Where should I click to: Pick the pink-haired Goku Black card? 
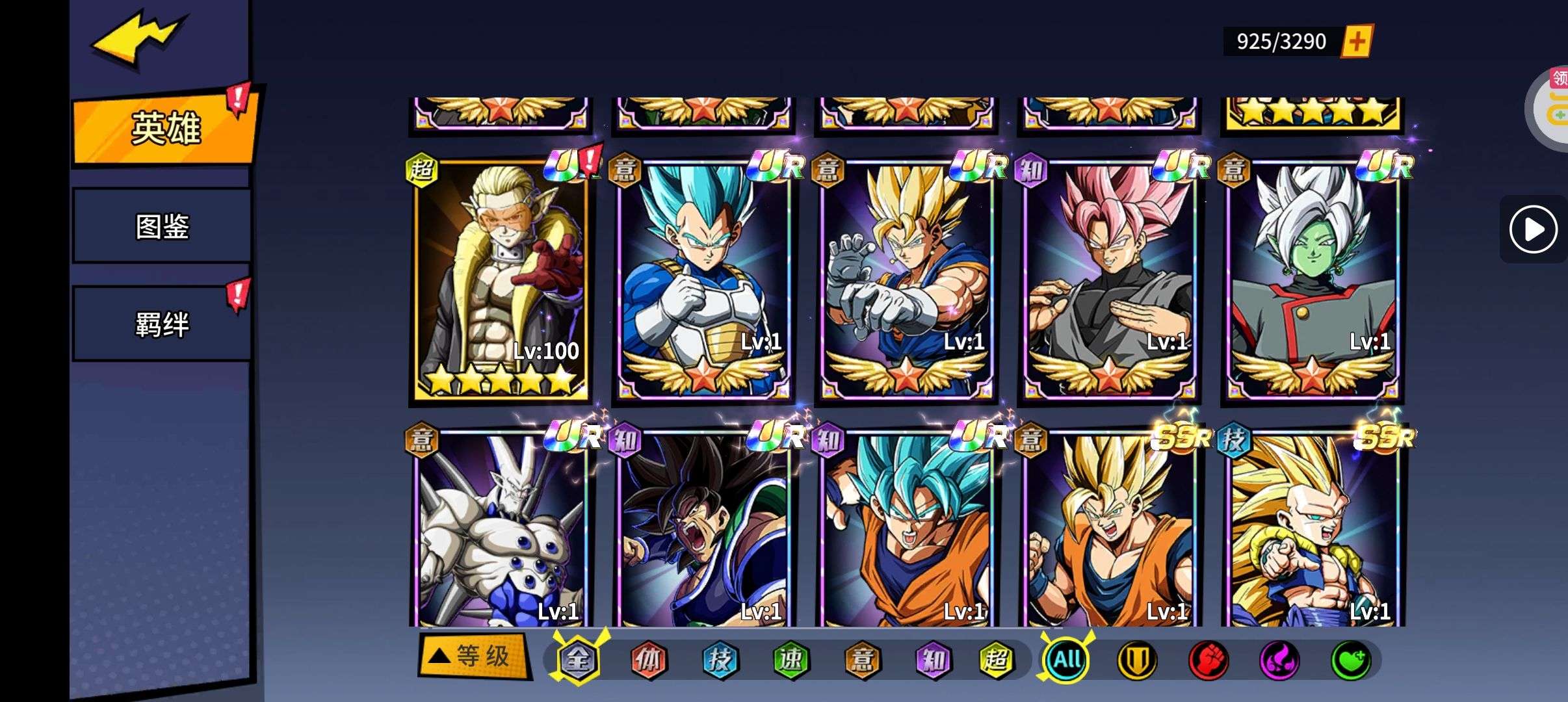(1110, 279)
